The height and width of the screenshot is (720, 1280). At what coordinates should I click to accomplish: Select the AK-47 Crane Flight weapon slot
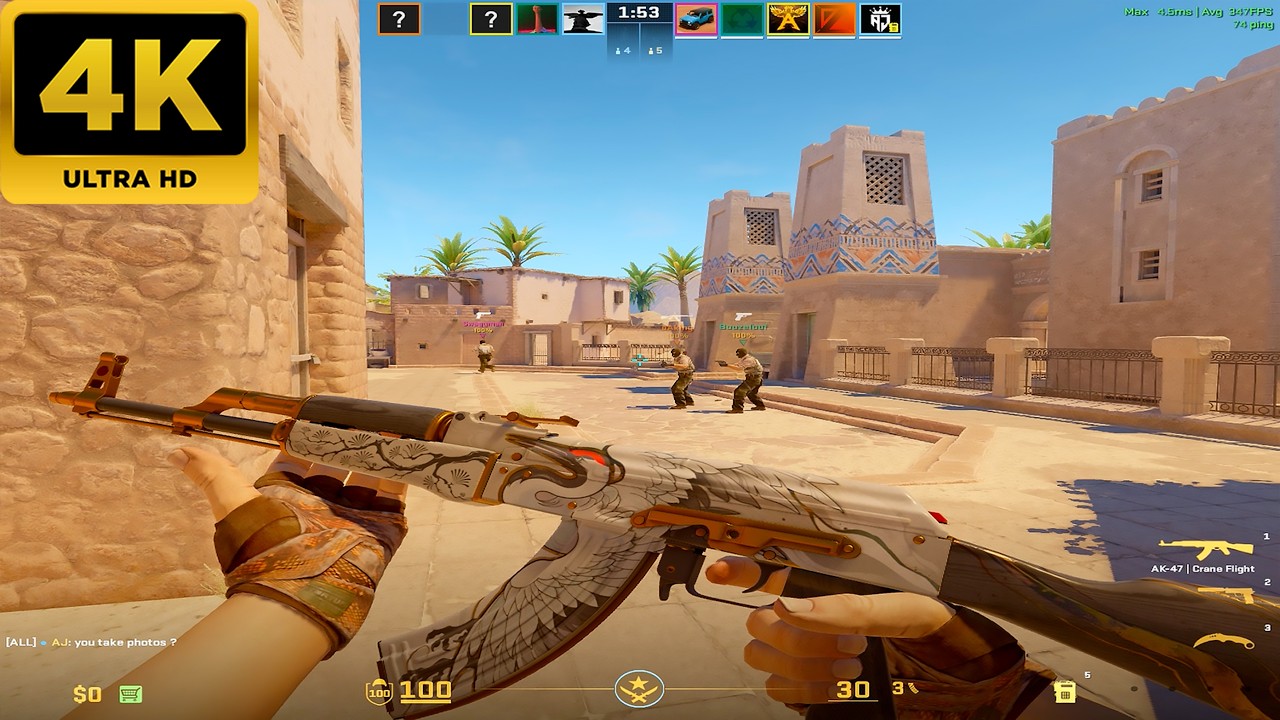pyautogui.click(x=1205, y=548)
